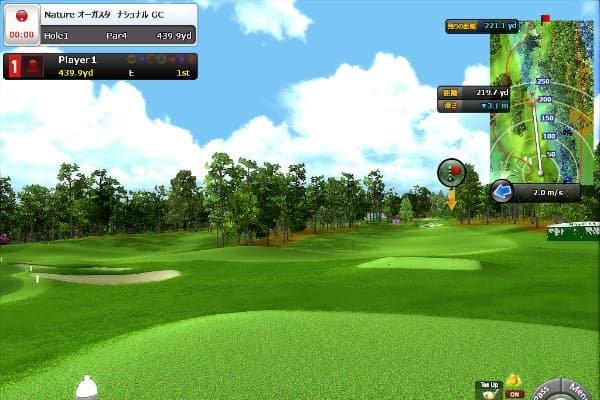Choose the Pass button
This screenshot has width=600, height=400.
pyautogui.click(x=545, y=390)
